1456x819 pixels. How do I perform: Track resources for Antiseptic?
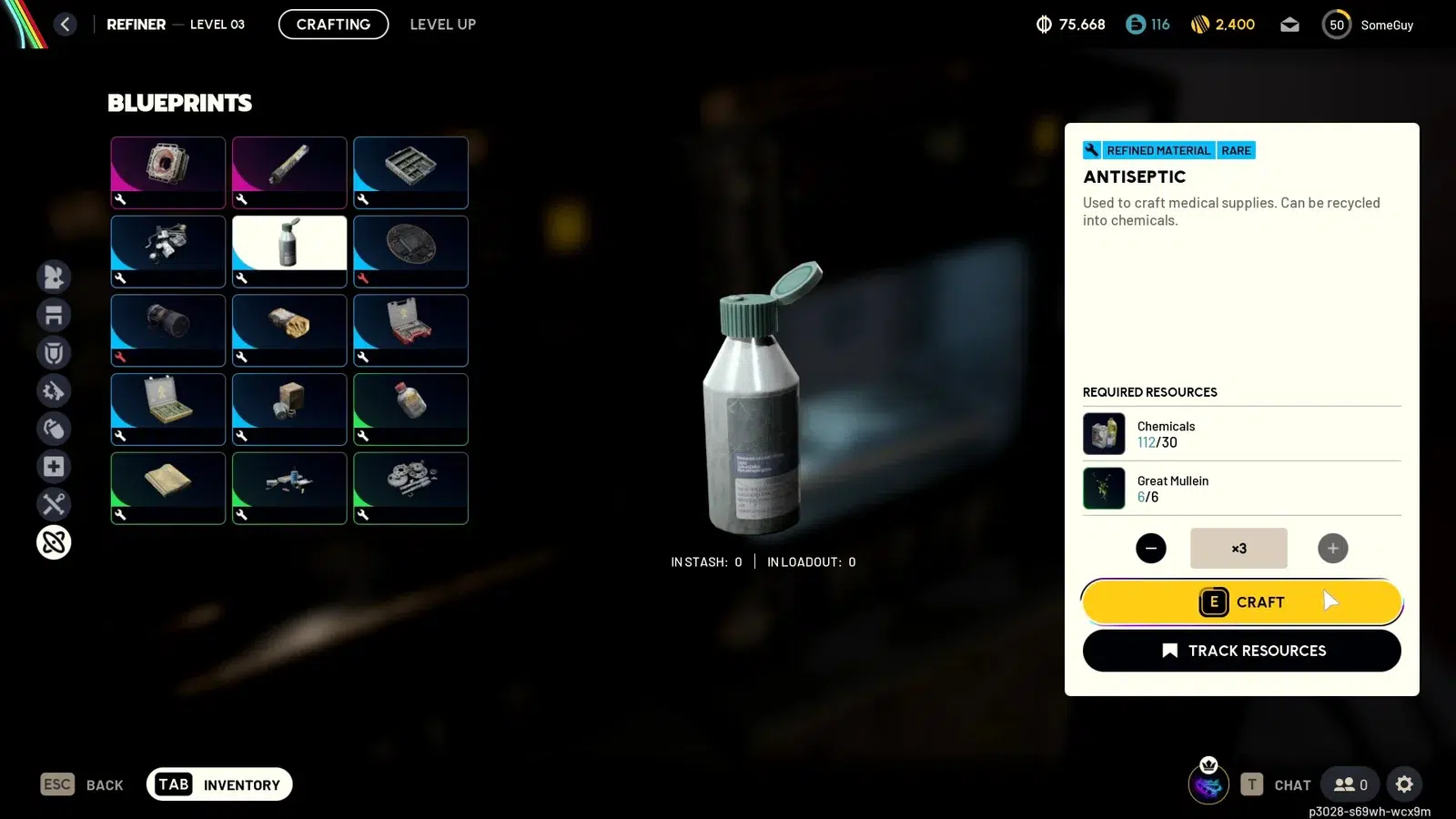click(1241, 651)
